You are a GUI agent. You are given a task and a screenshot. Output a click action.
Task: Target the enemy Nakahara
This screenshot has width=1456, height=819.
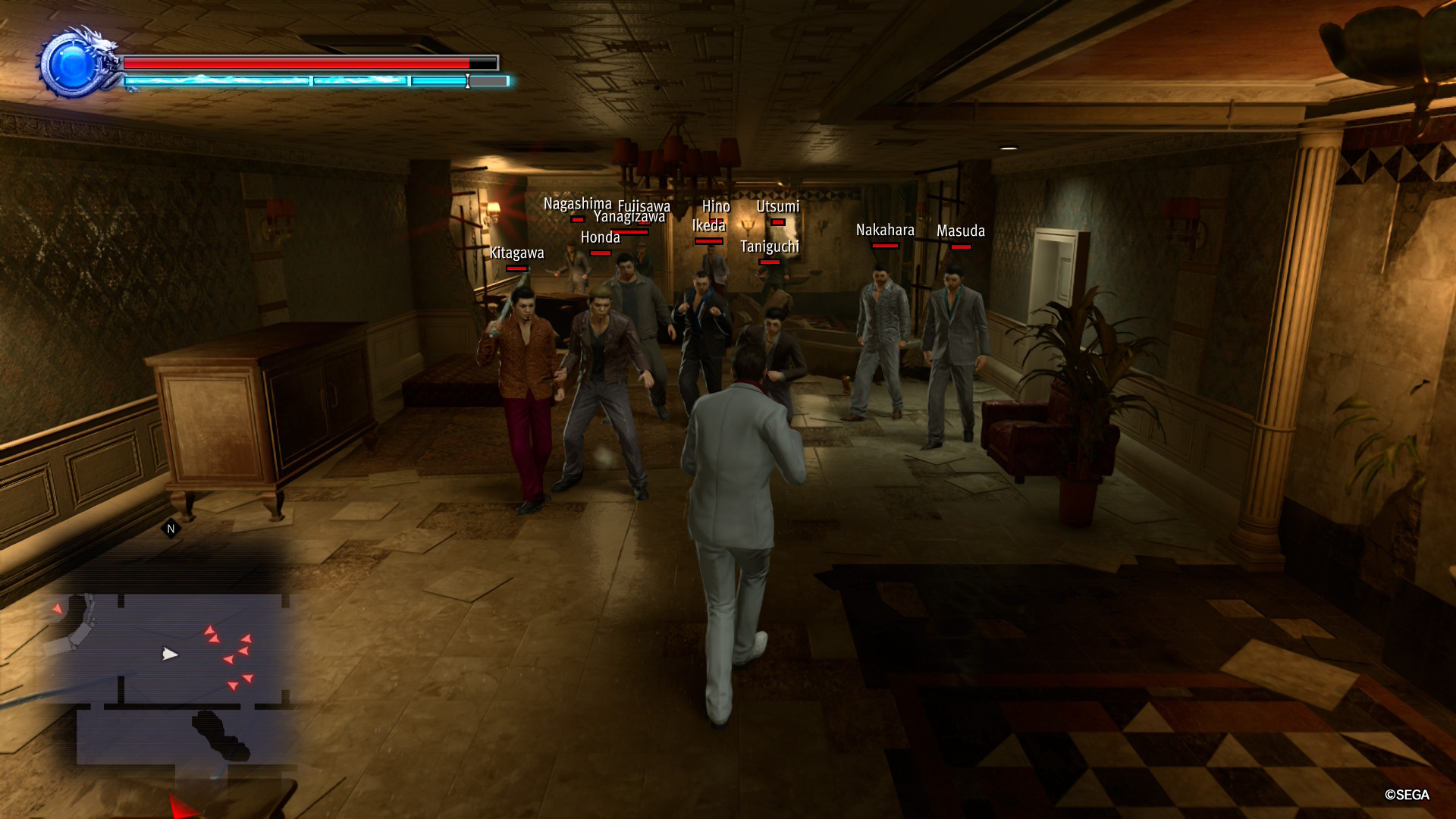click(x=884, y=231)
